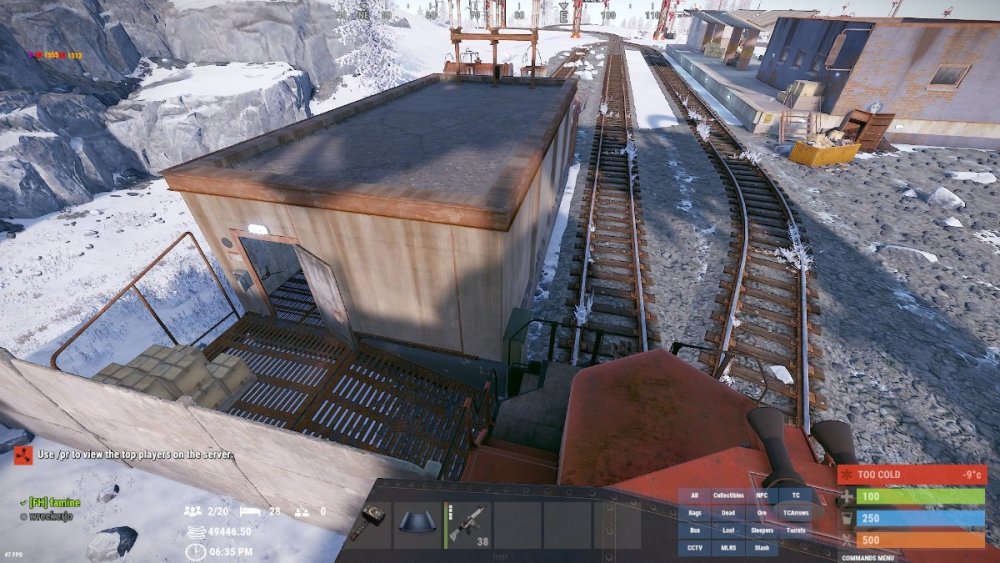This screenshot has width=1000, height=563.
Task: Toggle the Stash filter button
Action: [x=762, y=548]
